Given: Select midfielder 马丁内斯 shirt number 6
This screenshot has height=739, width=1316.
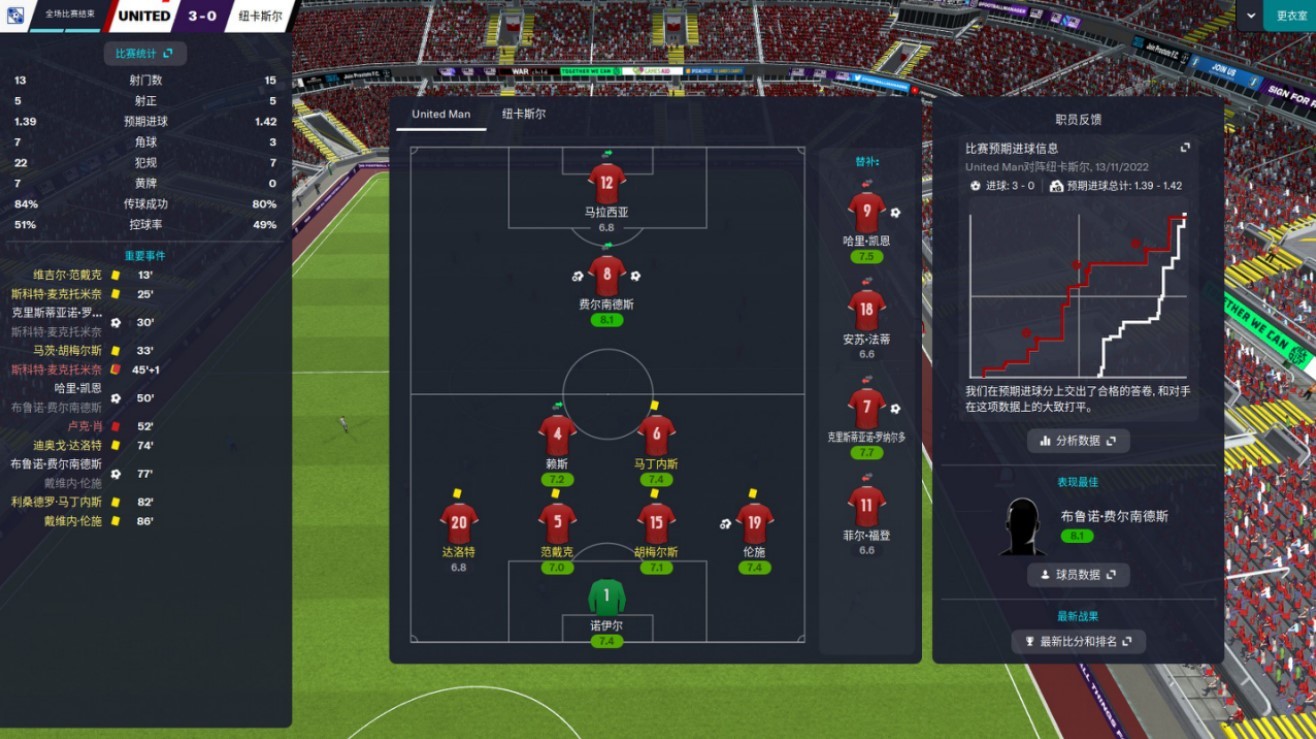Looking at the screenshot, I should (656, 436).
